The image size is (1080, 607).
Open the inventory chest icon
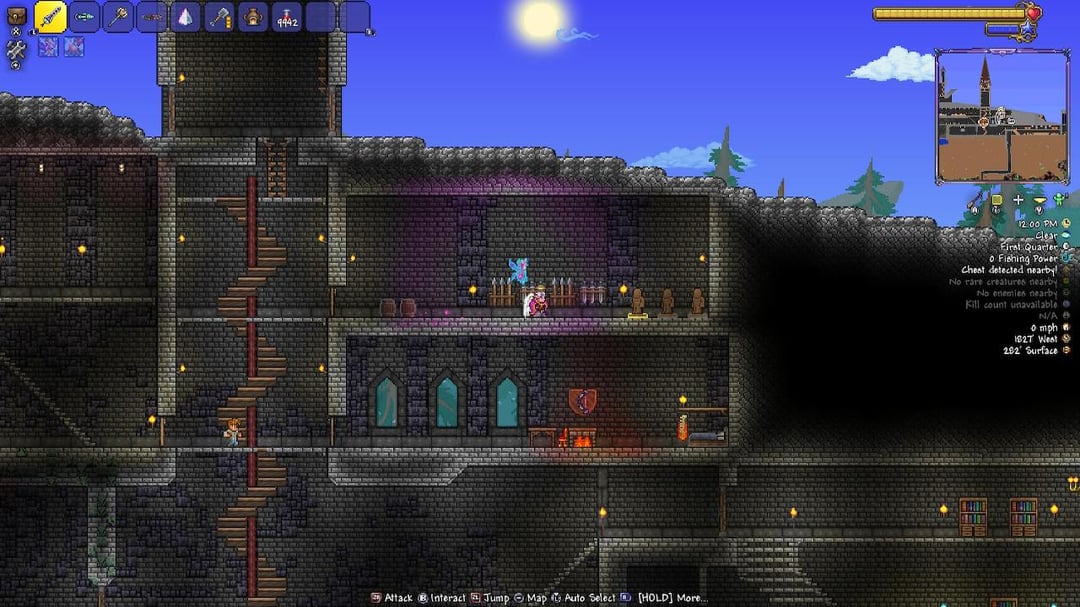[x=15, y=15]
